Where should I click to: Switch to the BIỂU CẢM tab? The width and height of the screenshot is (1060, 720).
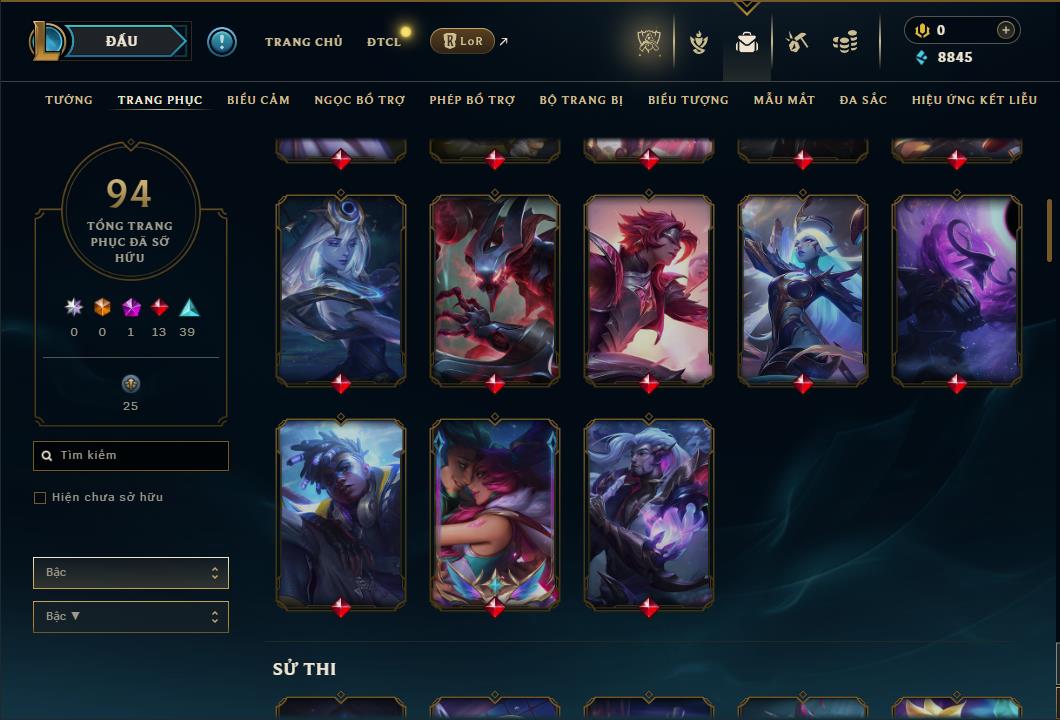click(x=258, y=100)
